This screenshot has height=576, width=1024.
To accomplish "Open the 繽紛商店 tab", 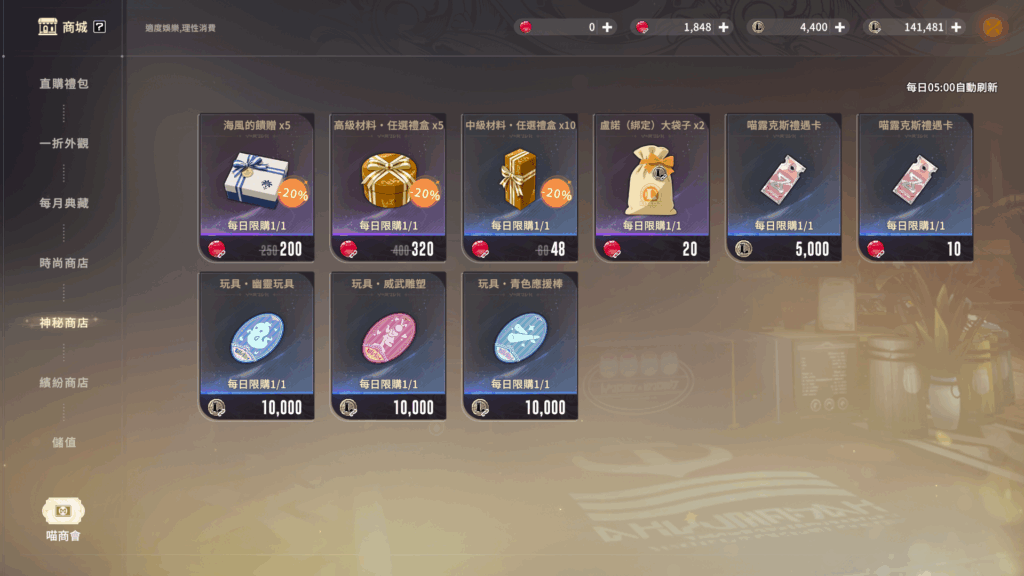I will (x=64, y=383).
